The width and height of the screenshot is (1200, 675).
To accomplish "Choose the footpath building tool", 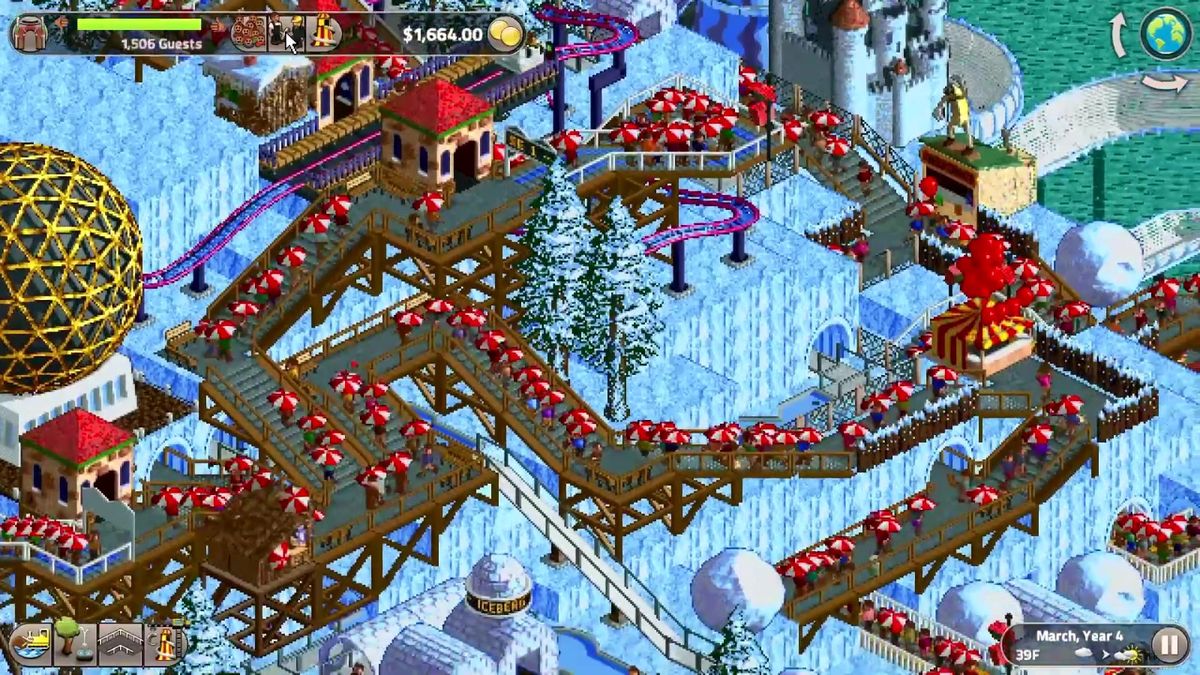I will 119,644.
